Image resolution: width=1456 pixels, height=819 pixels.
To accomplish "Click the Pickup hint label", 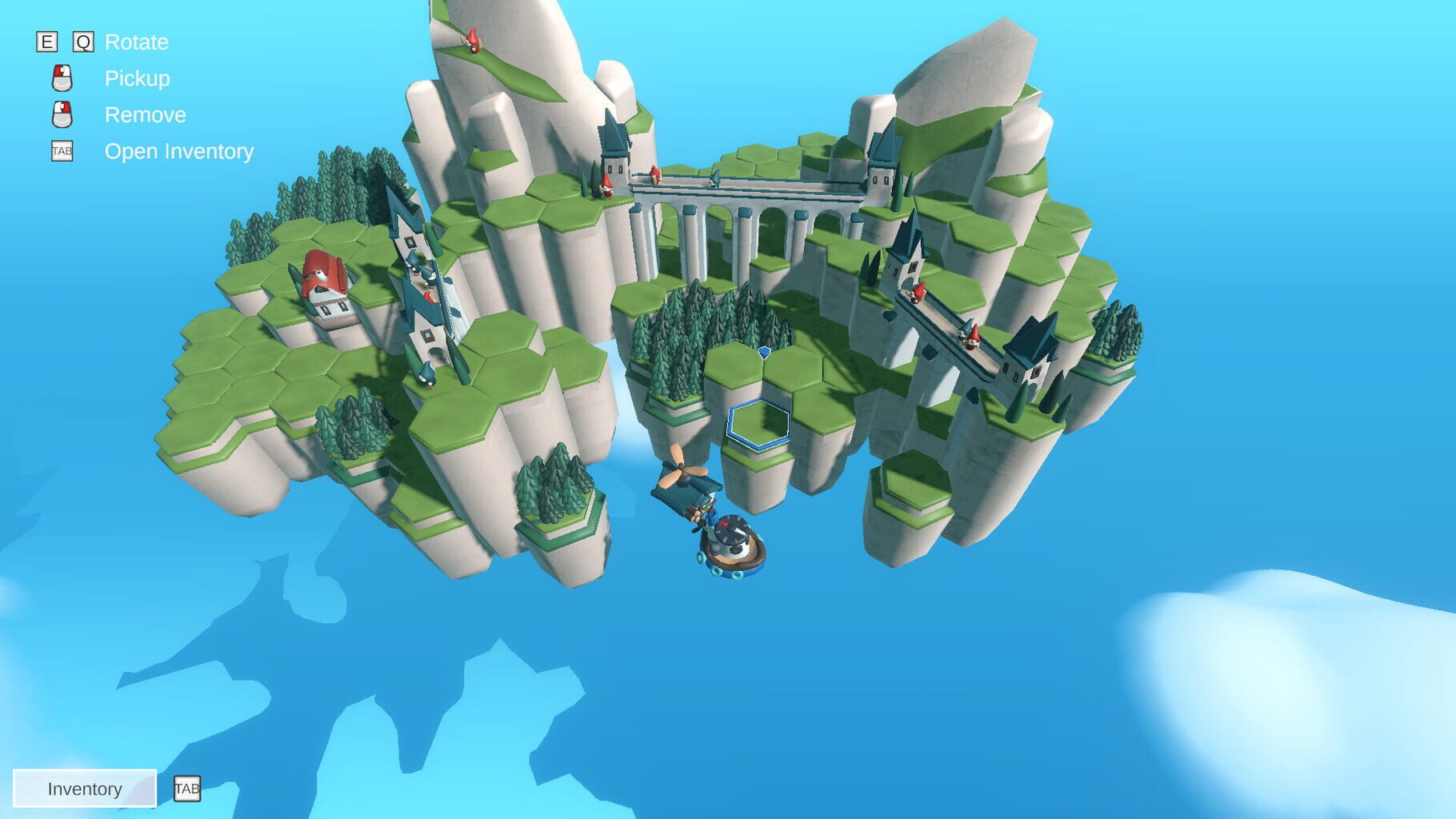I will pos(138,78).
